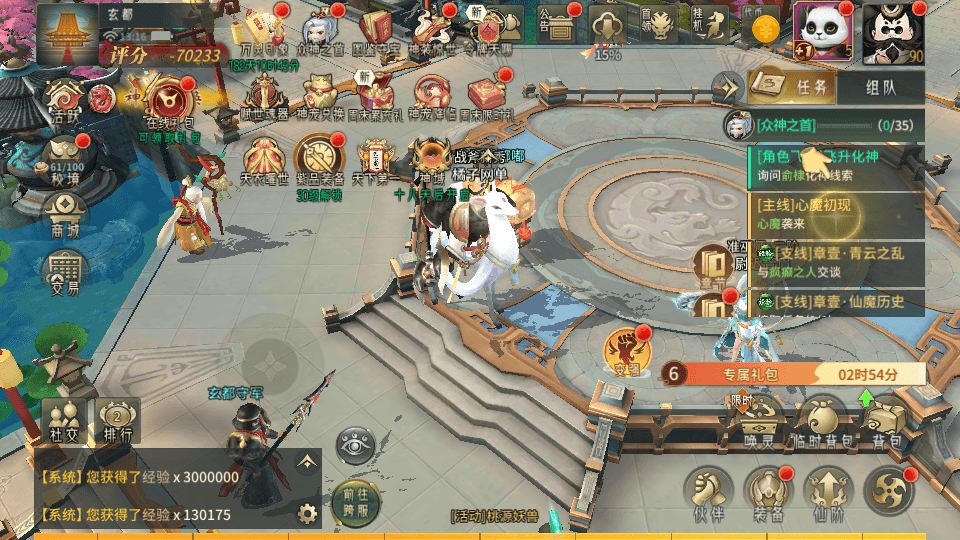Open the 背包 backpack
The height and width of the screenshot is (540, 960).
(886, 422)
